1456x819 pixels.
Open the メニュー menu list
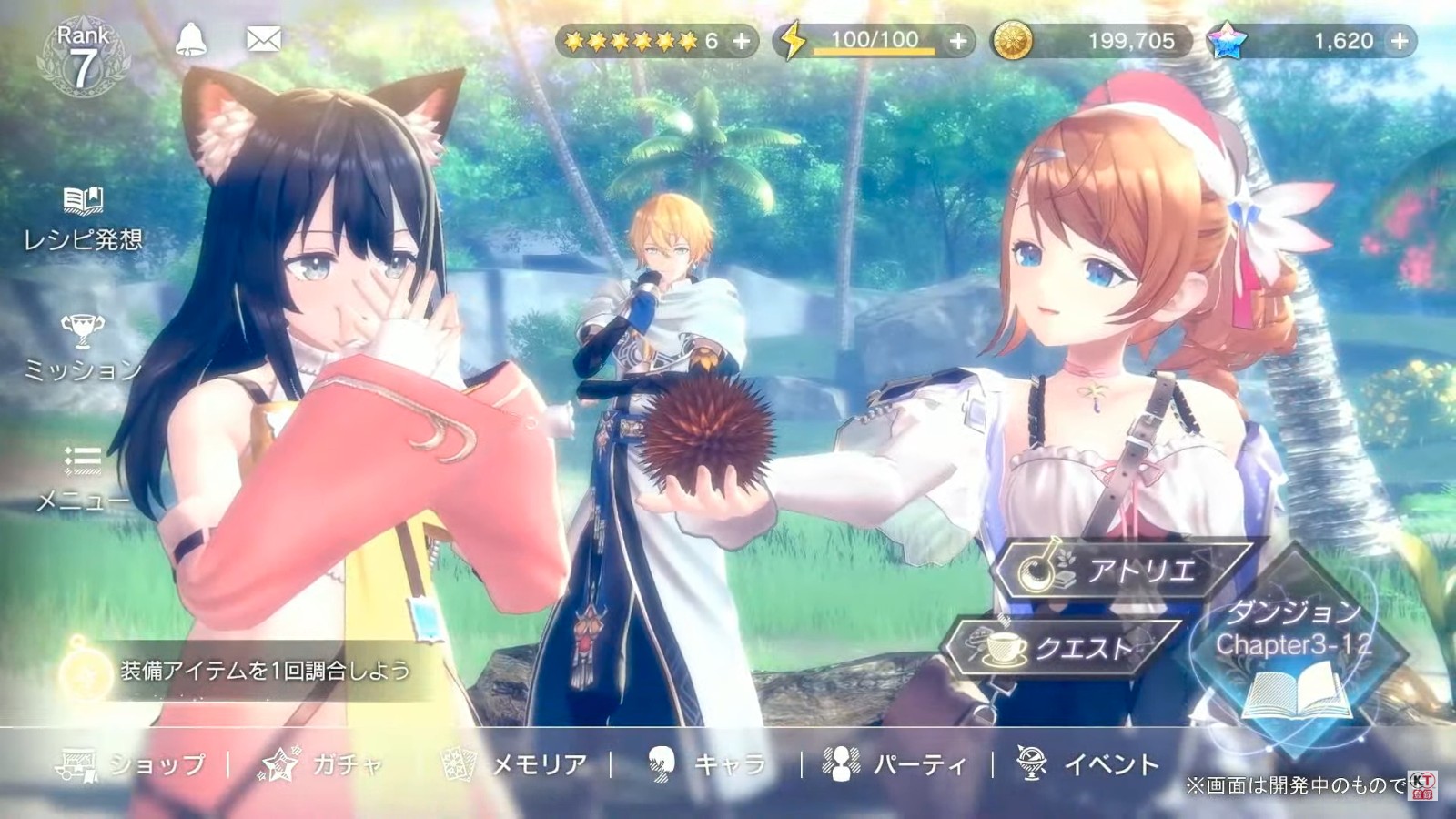(x=83, y=479)
